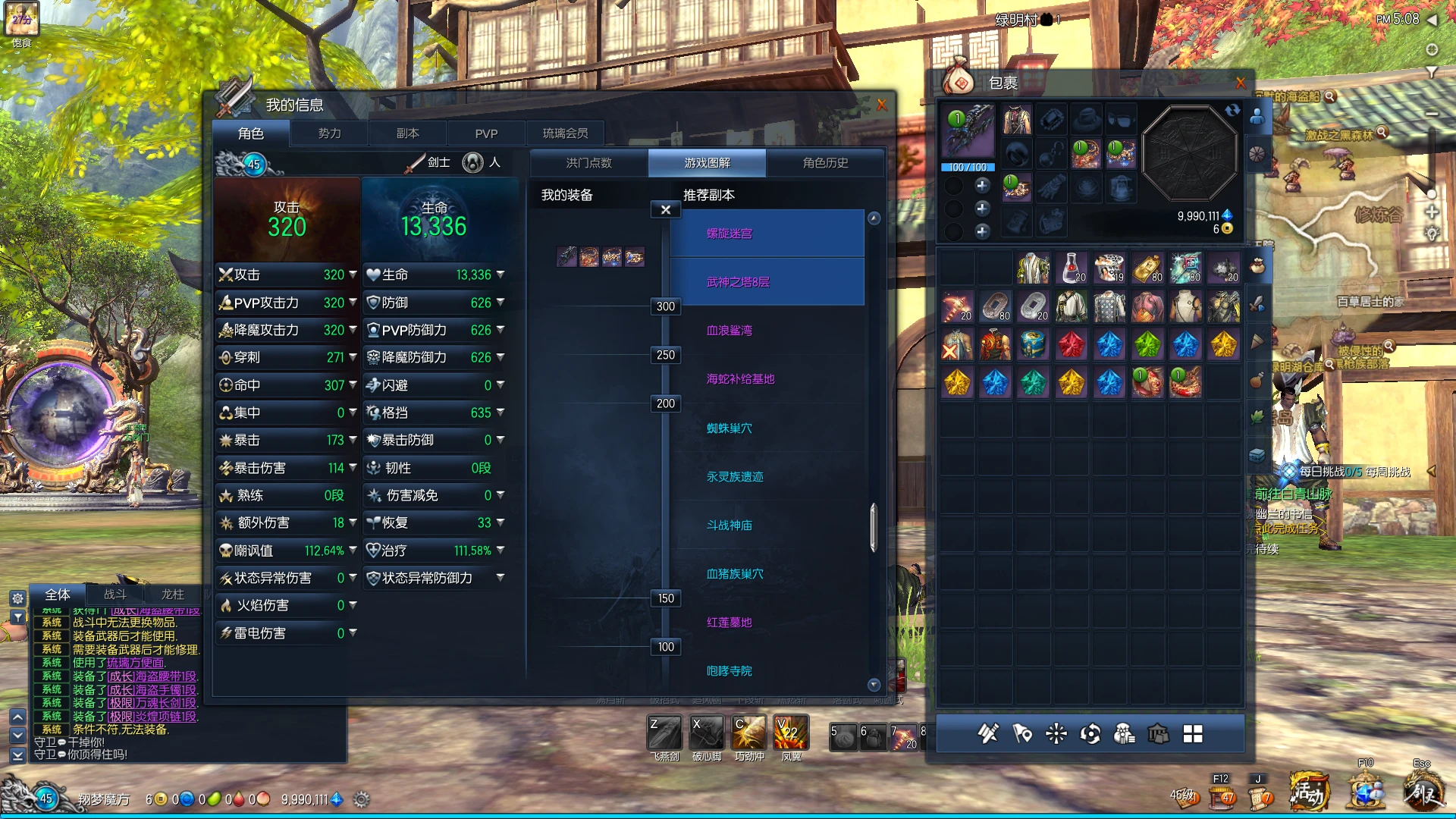Screen dimensions: 1456x819
Task: Select the PVP tab
Action: click(486, 133)
